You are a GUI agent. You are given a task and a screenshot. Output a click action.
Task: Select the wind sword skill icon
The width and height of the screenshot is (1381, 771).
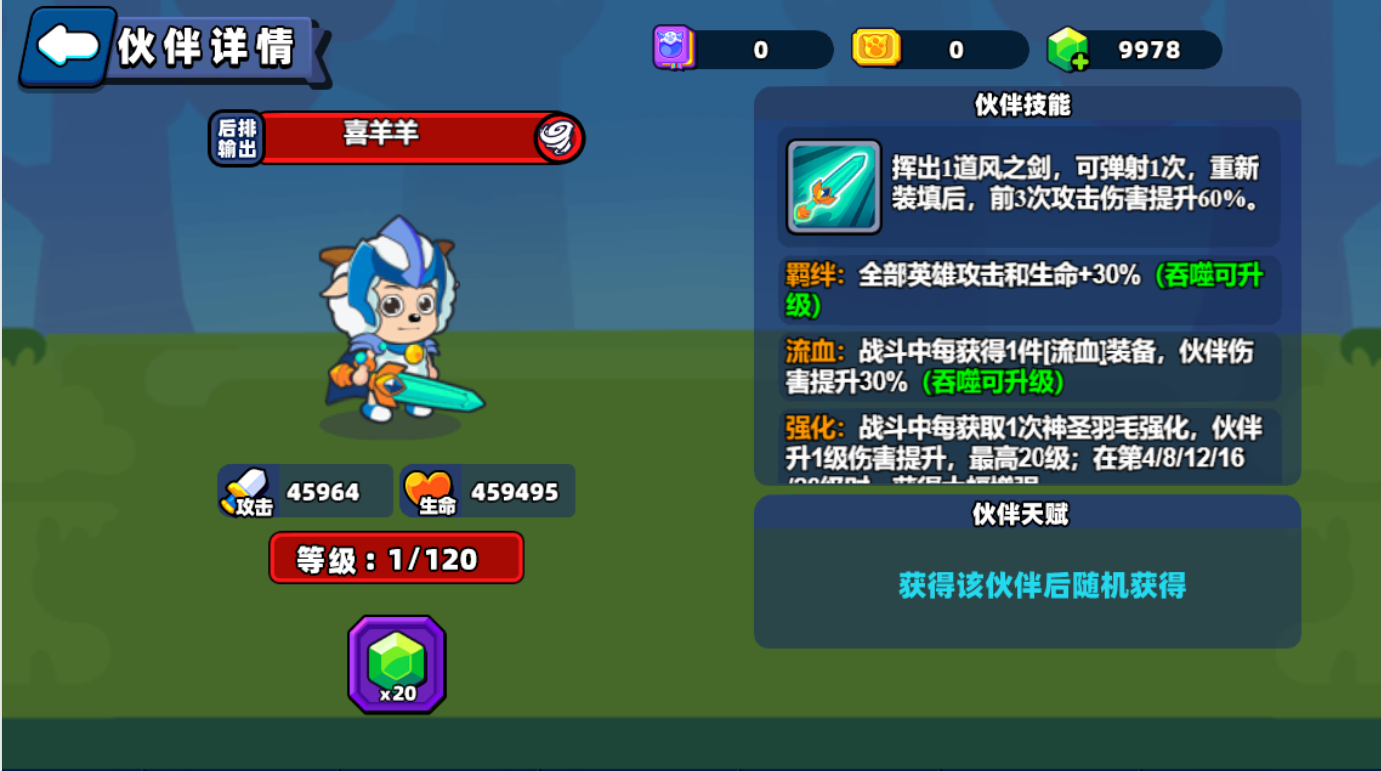832,187
